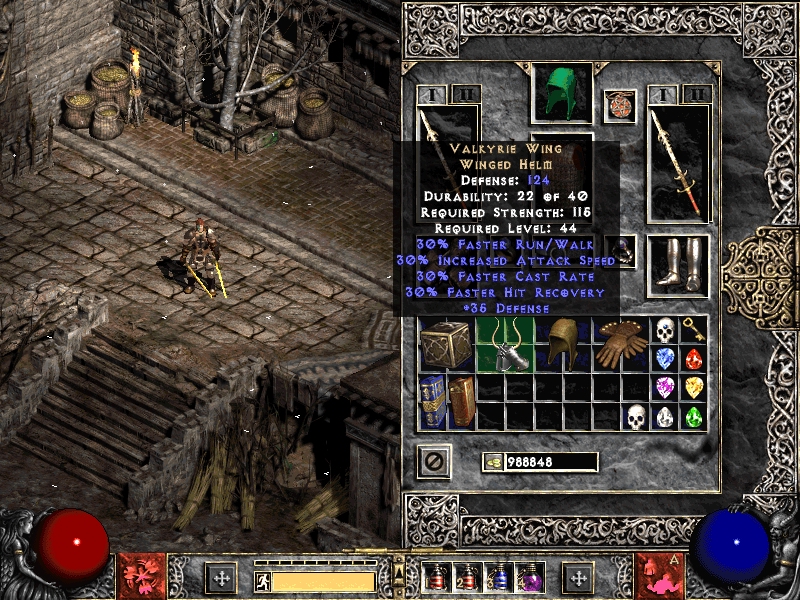Click the gold coin button beside 988848

[494, 462]
